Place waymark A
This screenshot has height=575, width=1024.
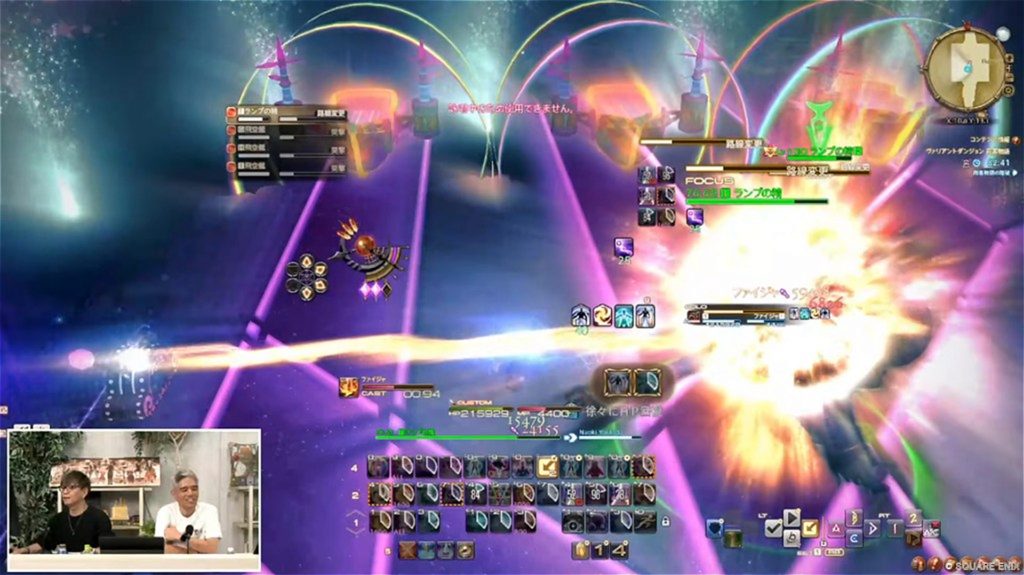[x=836, y=527]
